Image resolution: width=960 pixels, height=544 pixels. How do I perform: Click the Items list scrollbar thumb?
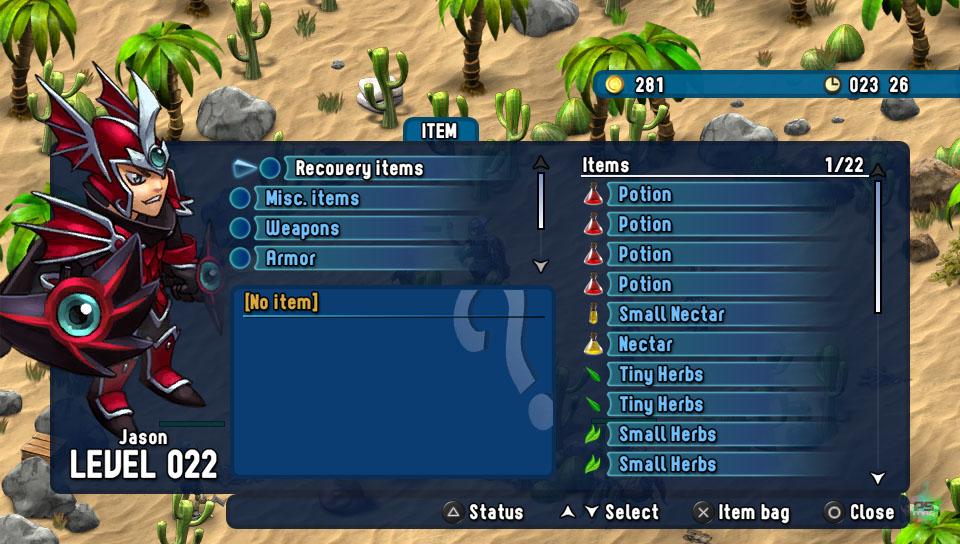pyautogui.click(x=878, y=246)
